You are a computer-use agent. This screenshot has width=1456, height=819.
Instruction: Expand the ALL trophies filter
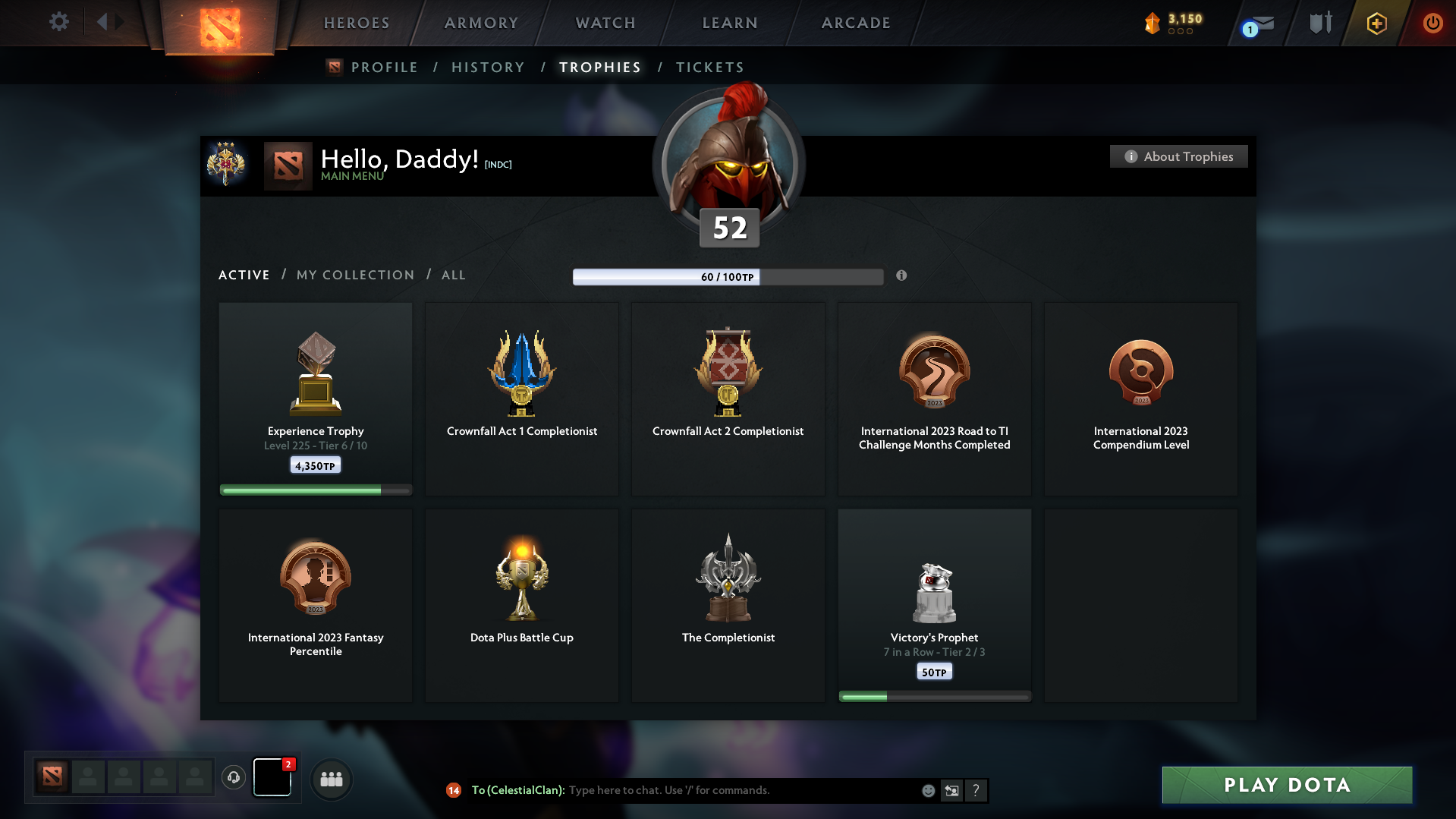coord(453,275)
